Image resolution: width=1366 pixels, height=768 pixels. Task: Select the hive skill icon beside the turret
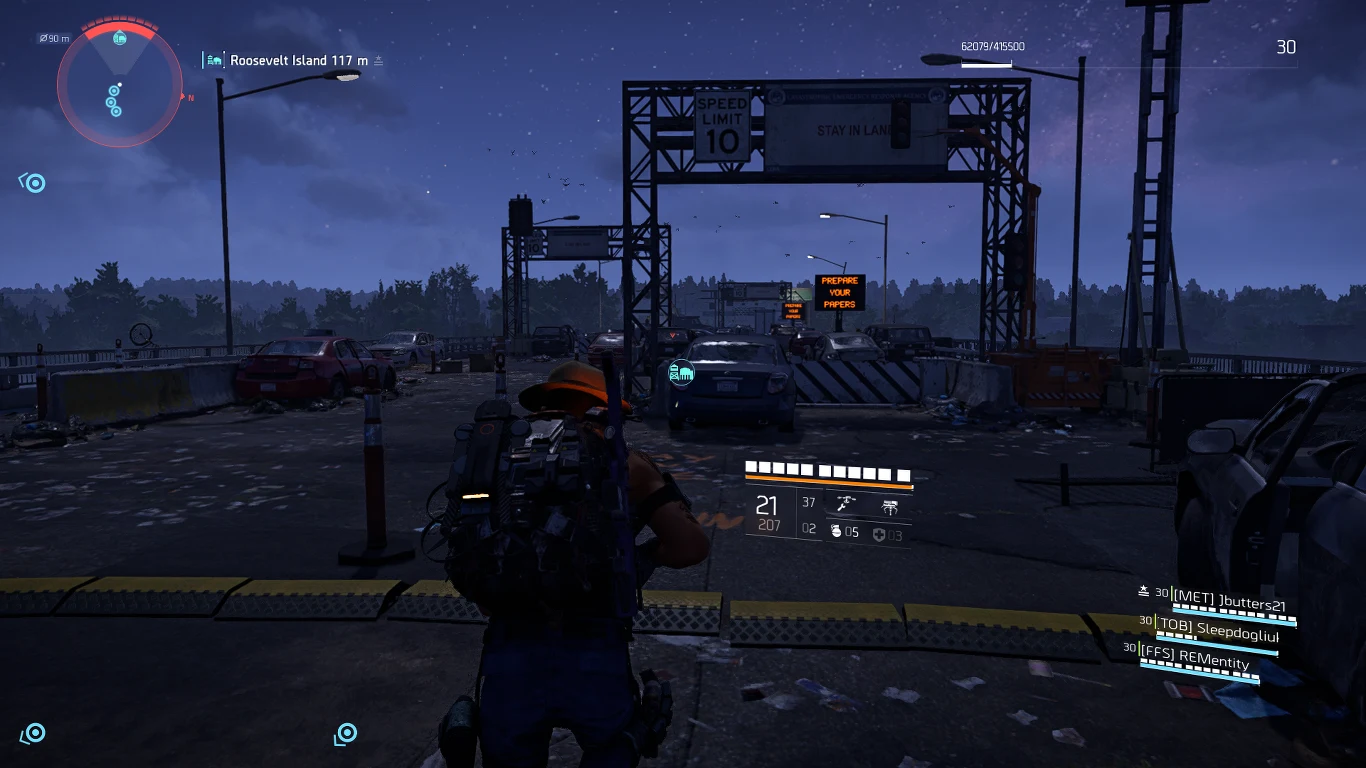891,505
